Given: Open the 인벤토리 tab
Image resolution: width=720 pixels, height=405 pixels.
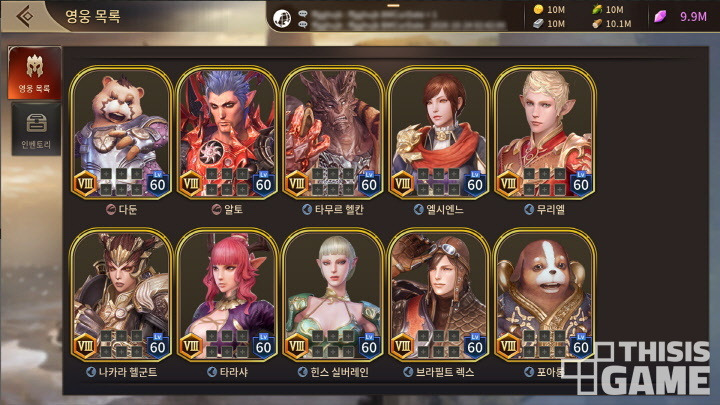Looking at the screenshot, I should coord(34,128).
